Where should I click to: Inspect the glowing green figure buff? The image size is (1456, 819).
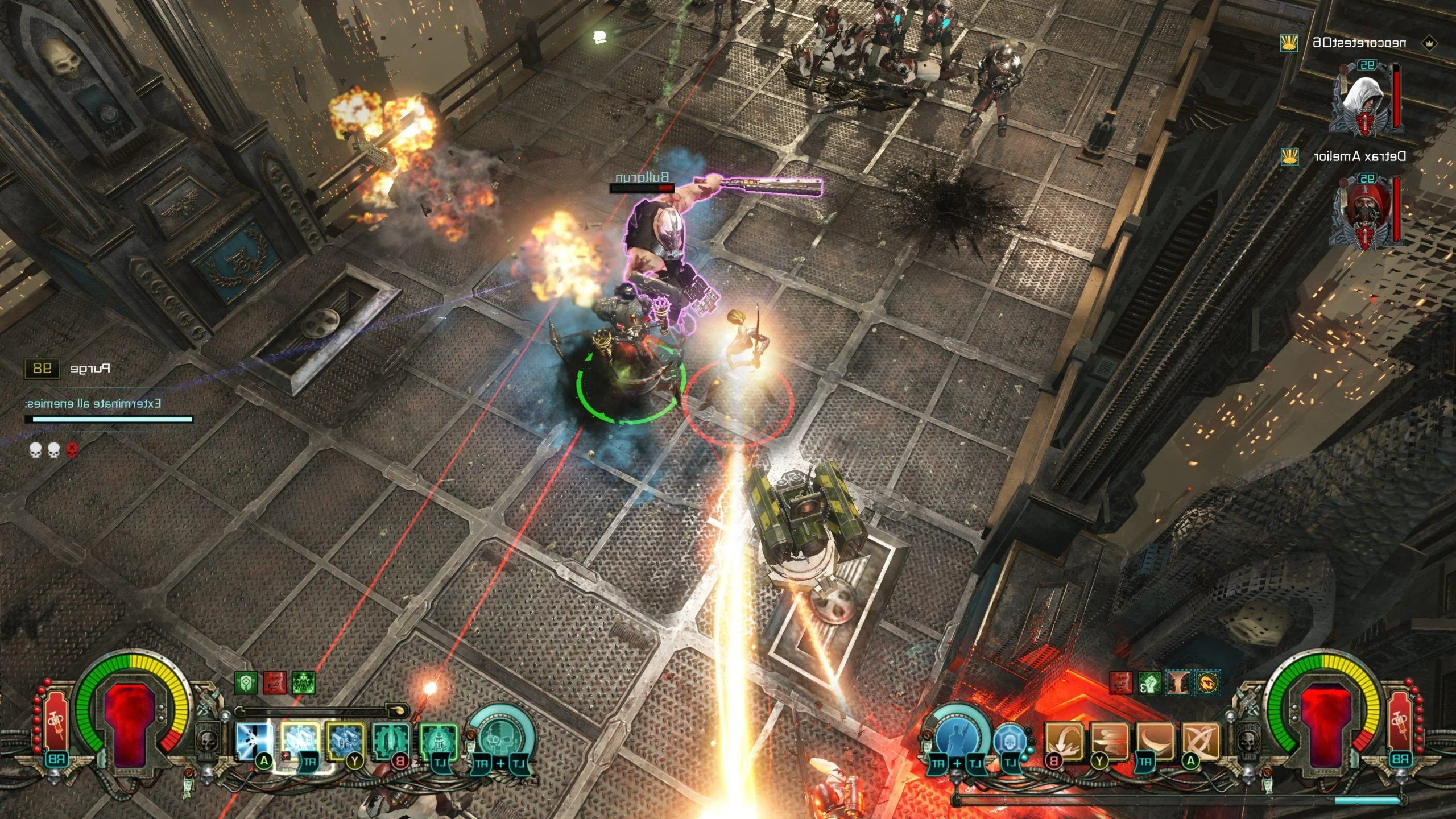pos(304,682)
